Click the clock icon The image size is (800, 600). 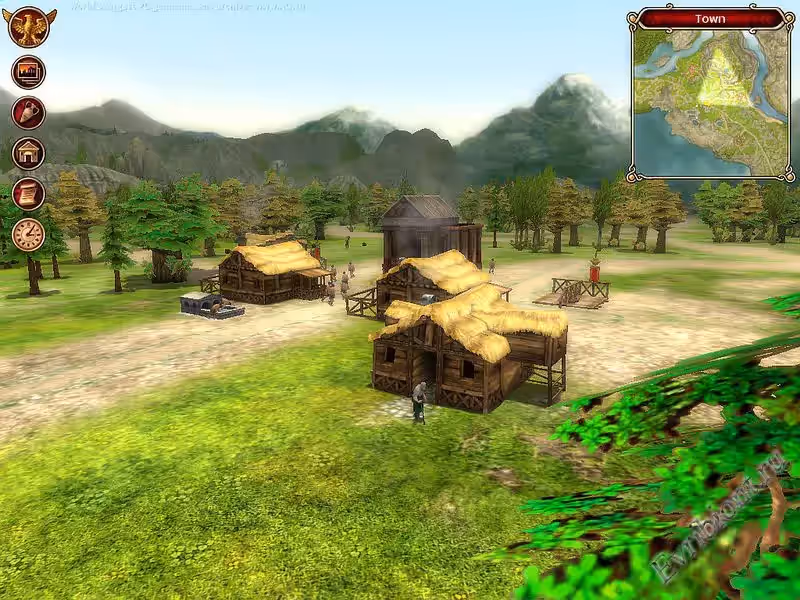pyautogui.click(x=28, y=234)
